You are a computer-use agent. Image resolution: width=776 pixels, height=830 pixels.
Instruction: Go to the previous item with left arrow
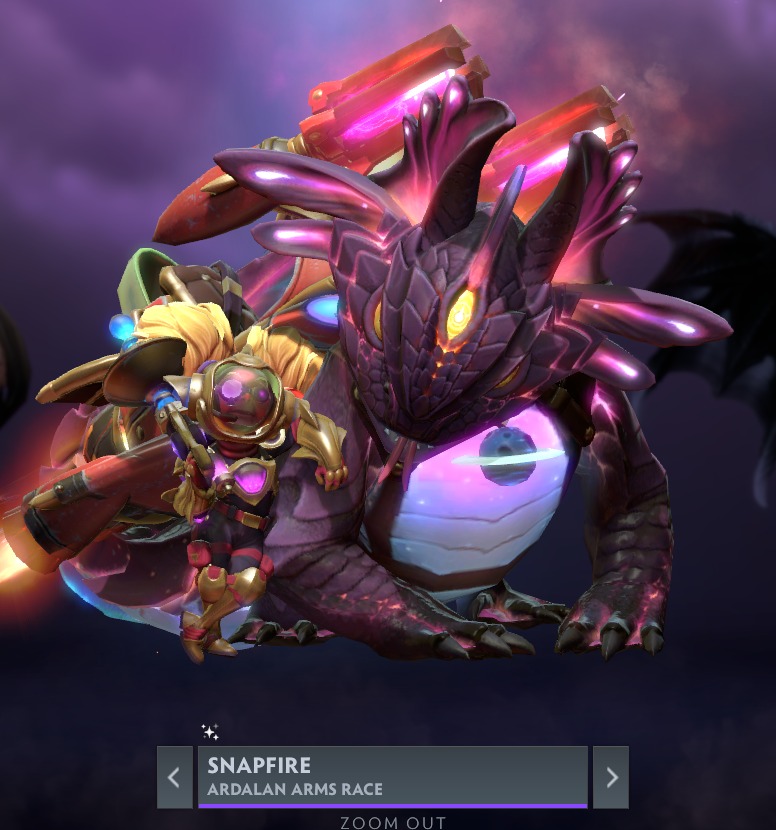(174, 777)
